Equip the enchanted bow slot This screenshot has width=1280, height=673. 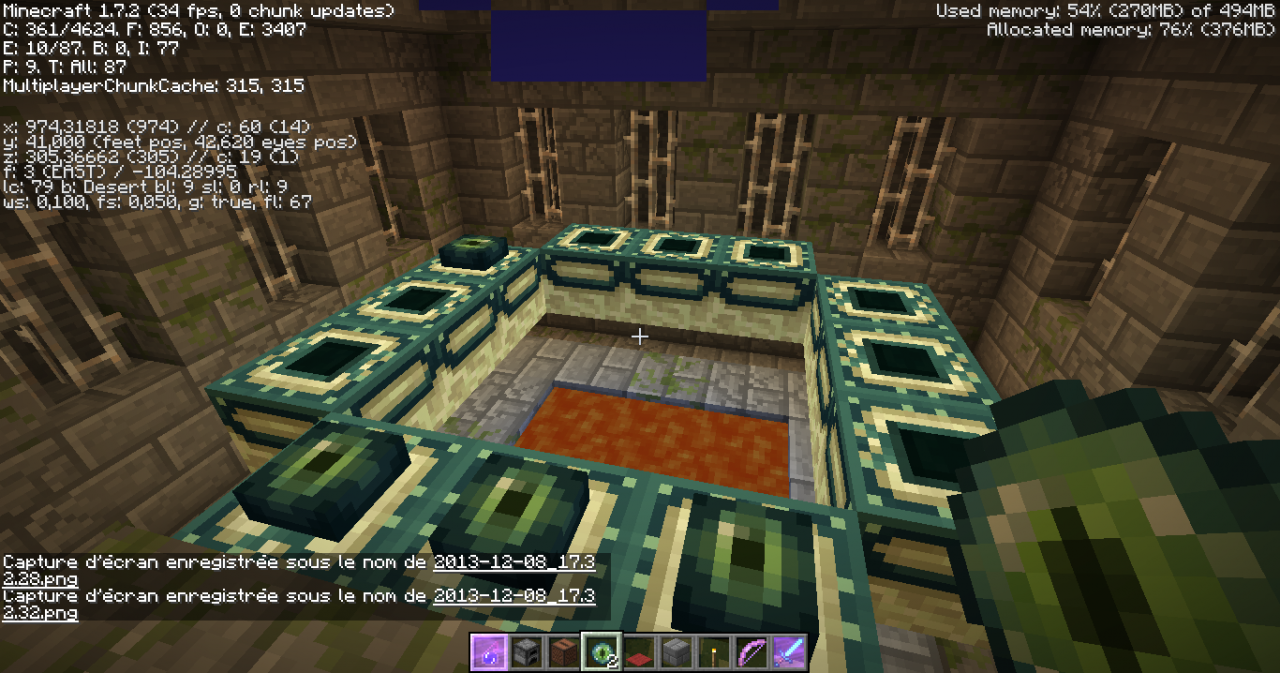tap(750, 652)
